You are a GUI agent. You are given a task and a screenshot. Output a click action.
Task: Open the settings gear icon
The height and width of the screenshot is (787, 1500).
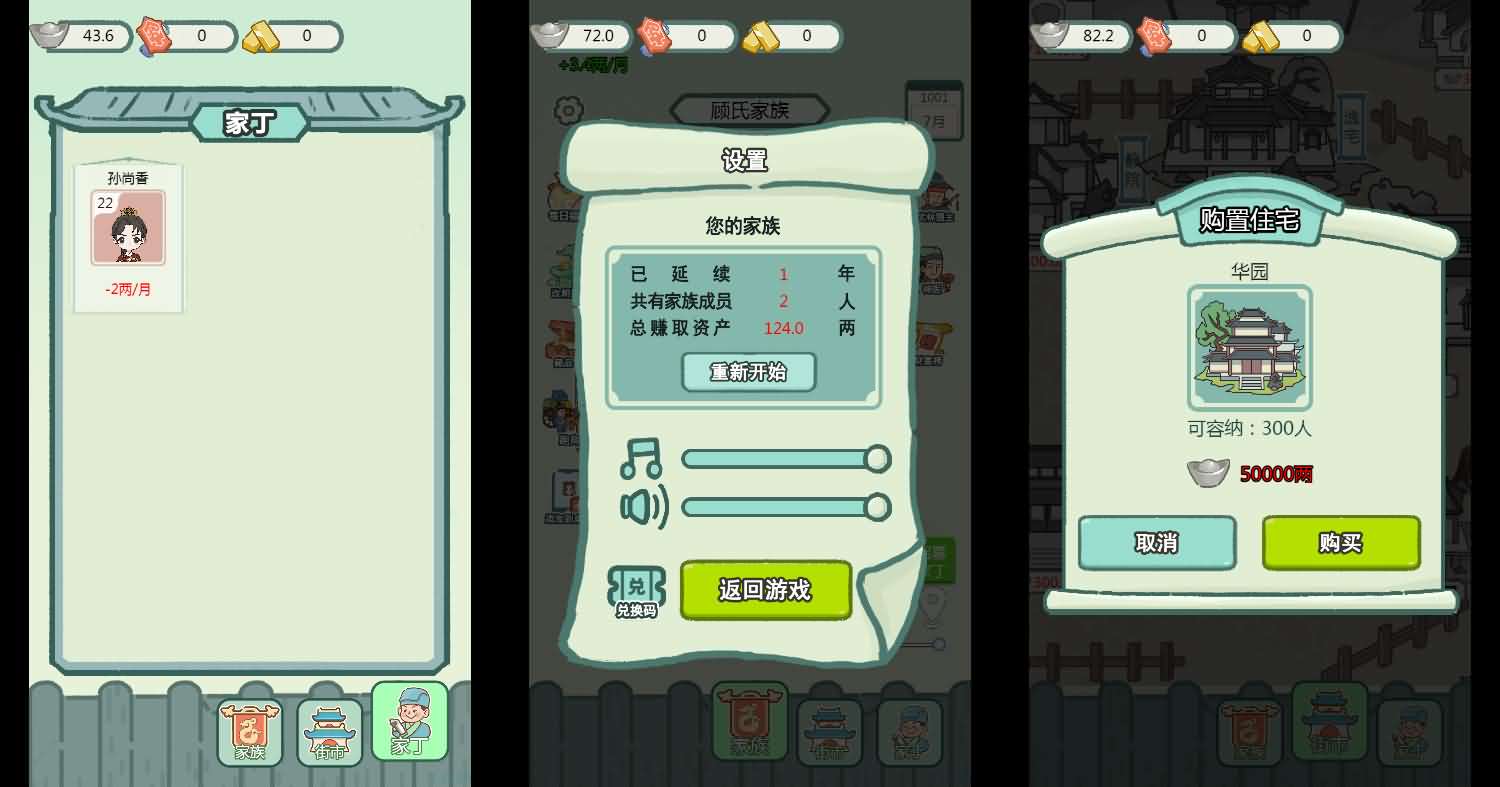click(568, 110)
